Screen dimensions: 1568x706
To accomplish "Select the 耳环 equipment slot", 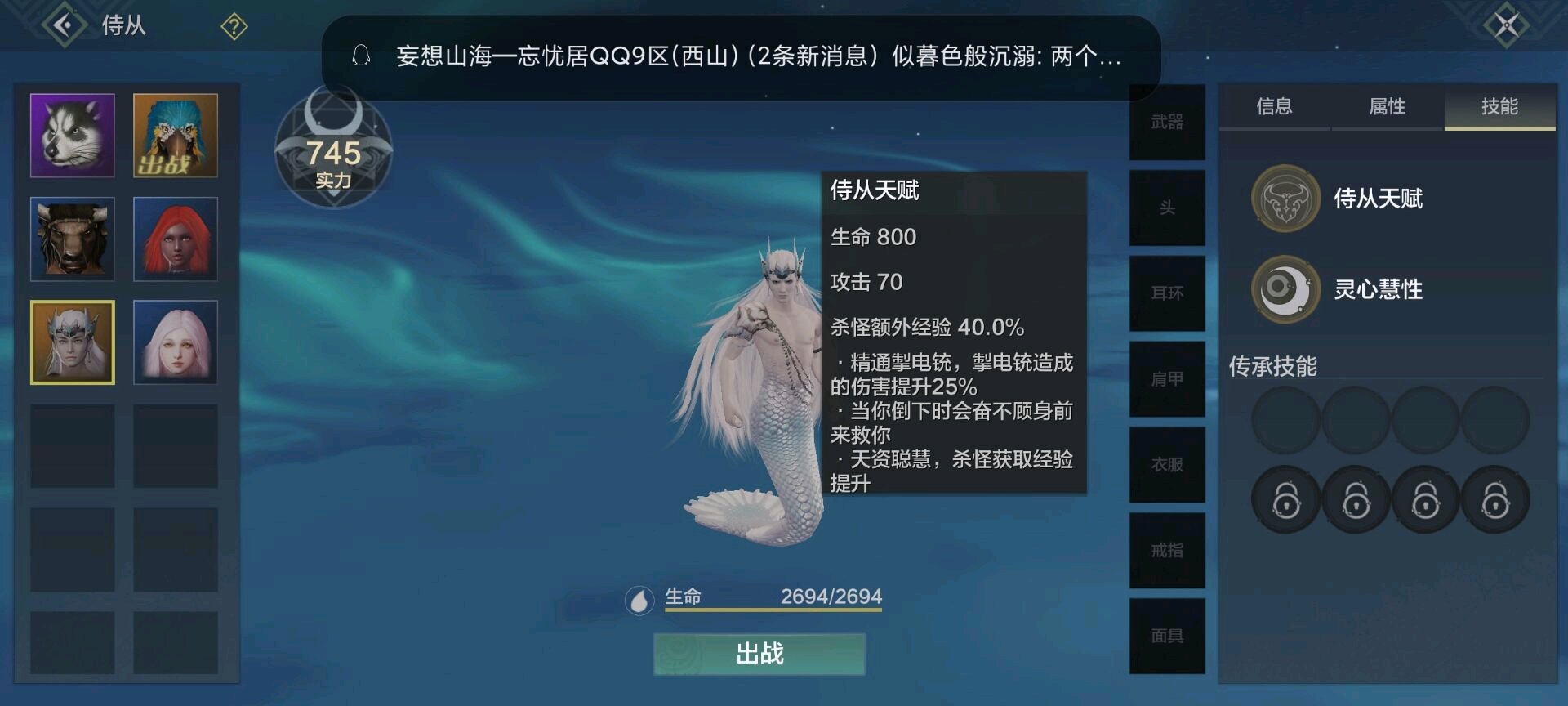I will point(1167,293).
